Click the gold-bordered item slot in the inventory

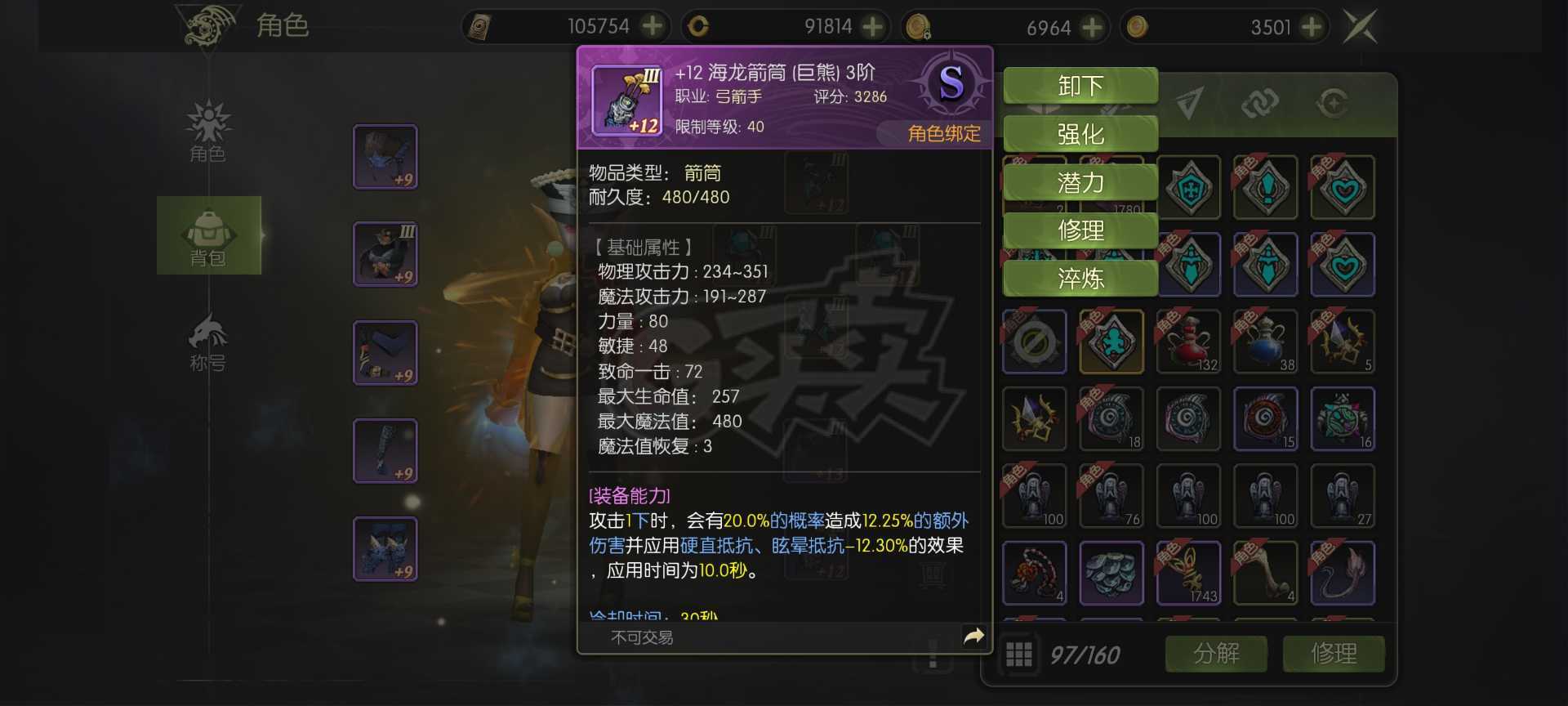coord(1111,342)
